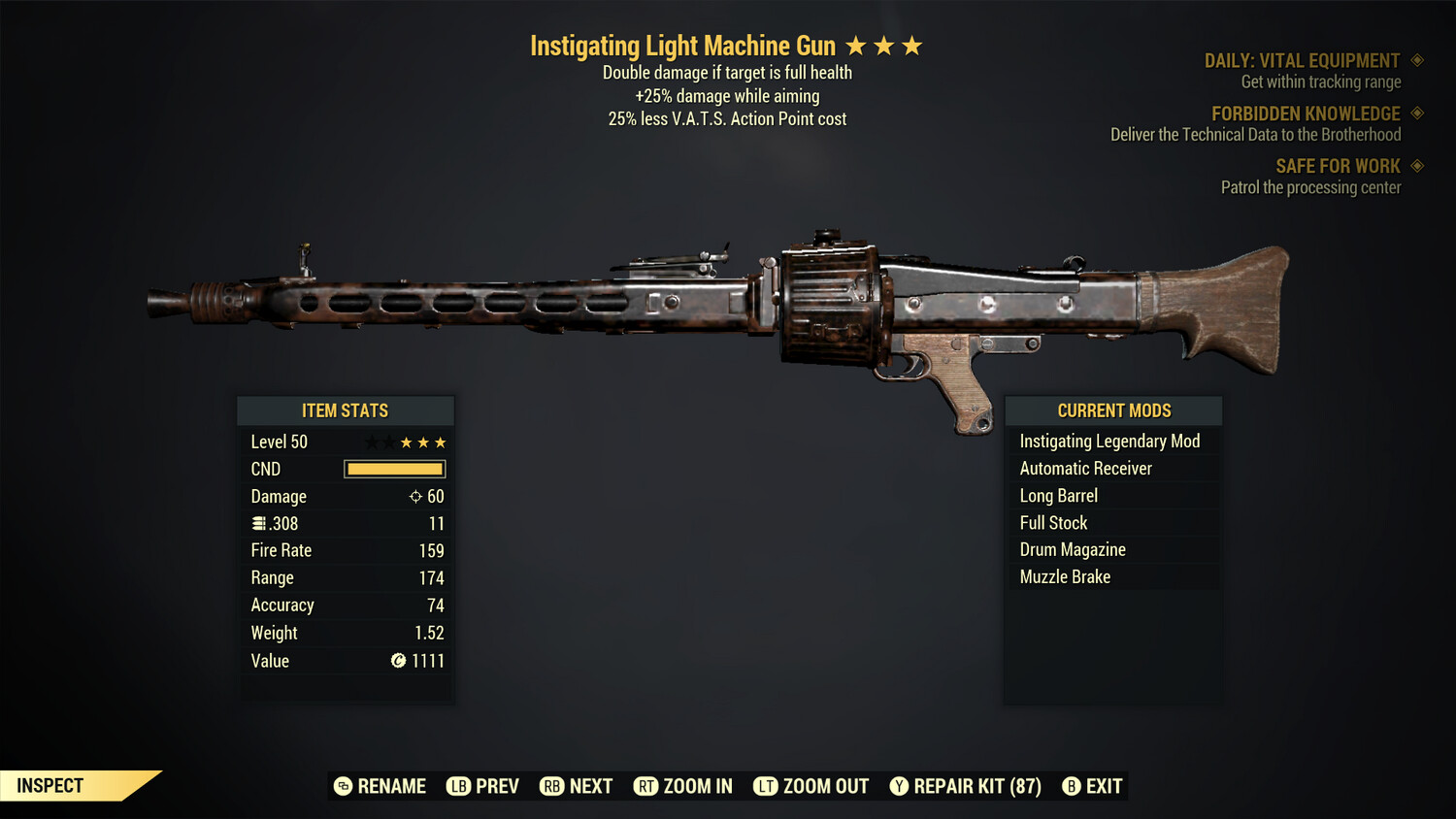Image resolution: width=1456 pixels, height=819 pixels.
Task: Toggle the third legendary star on Level 50 row
Action: click(x=439, y=442)
